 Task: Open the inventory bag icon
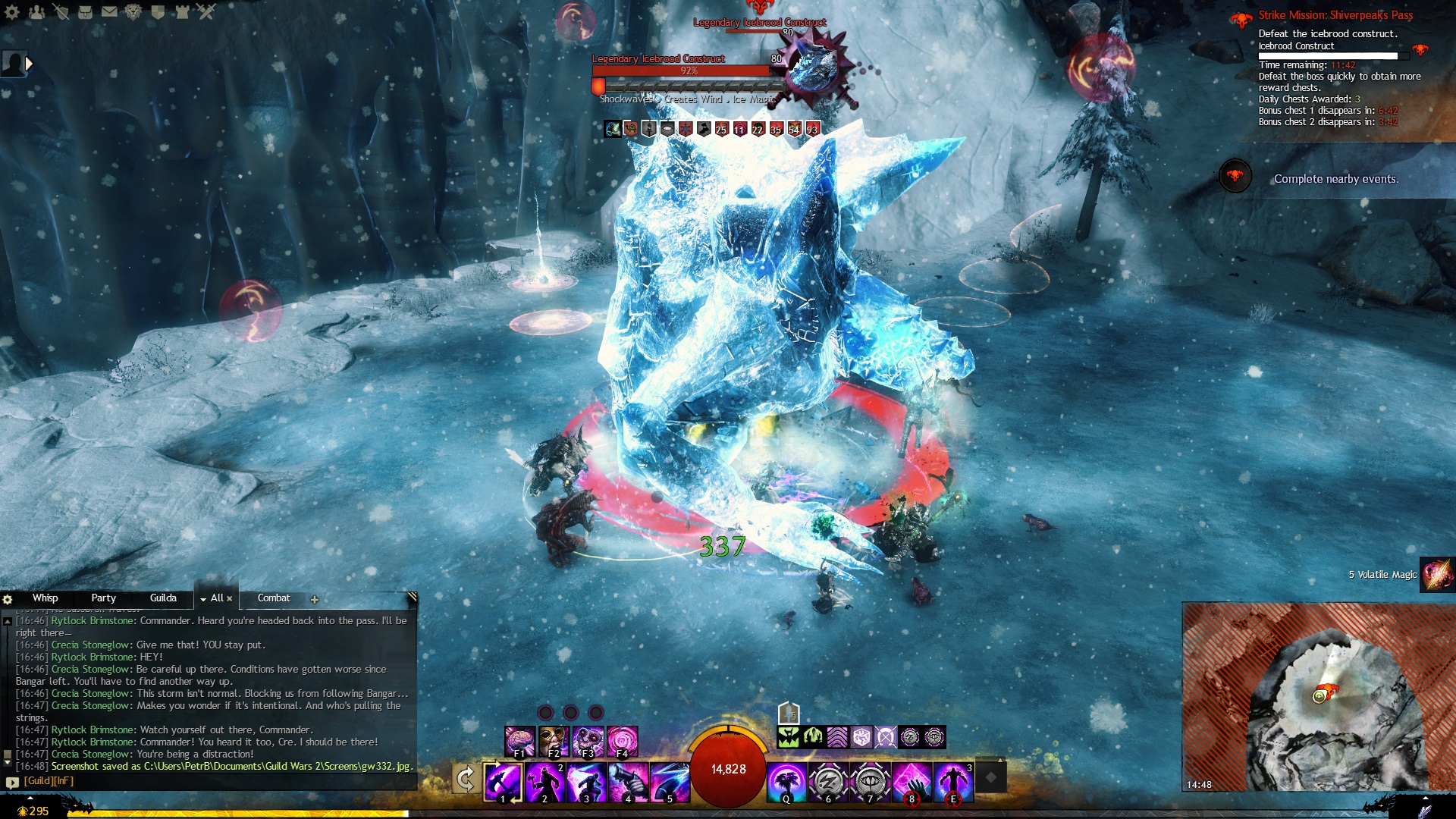85,12
